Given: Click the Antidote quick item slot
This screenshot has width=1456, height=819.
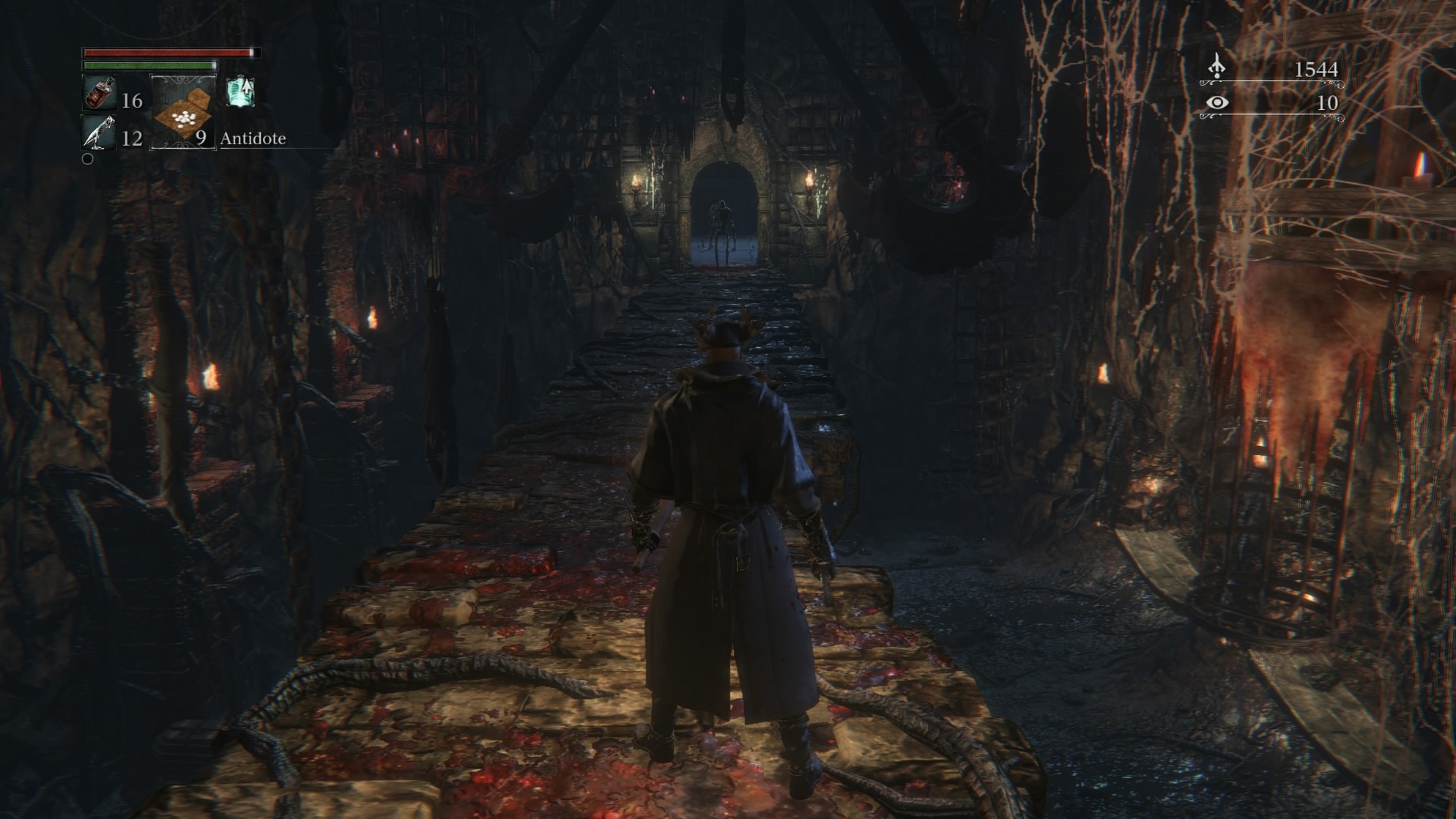Looking at the screenshot, I should coord(183,113).
